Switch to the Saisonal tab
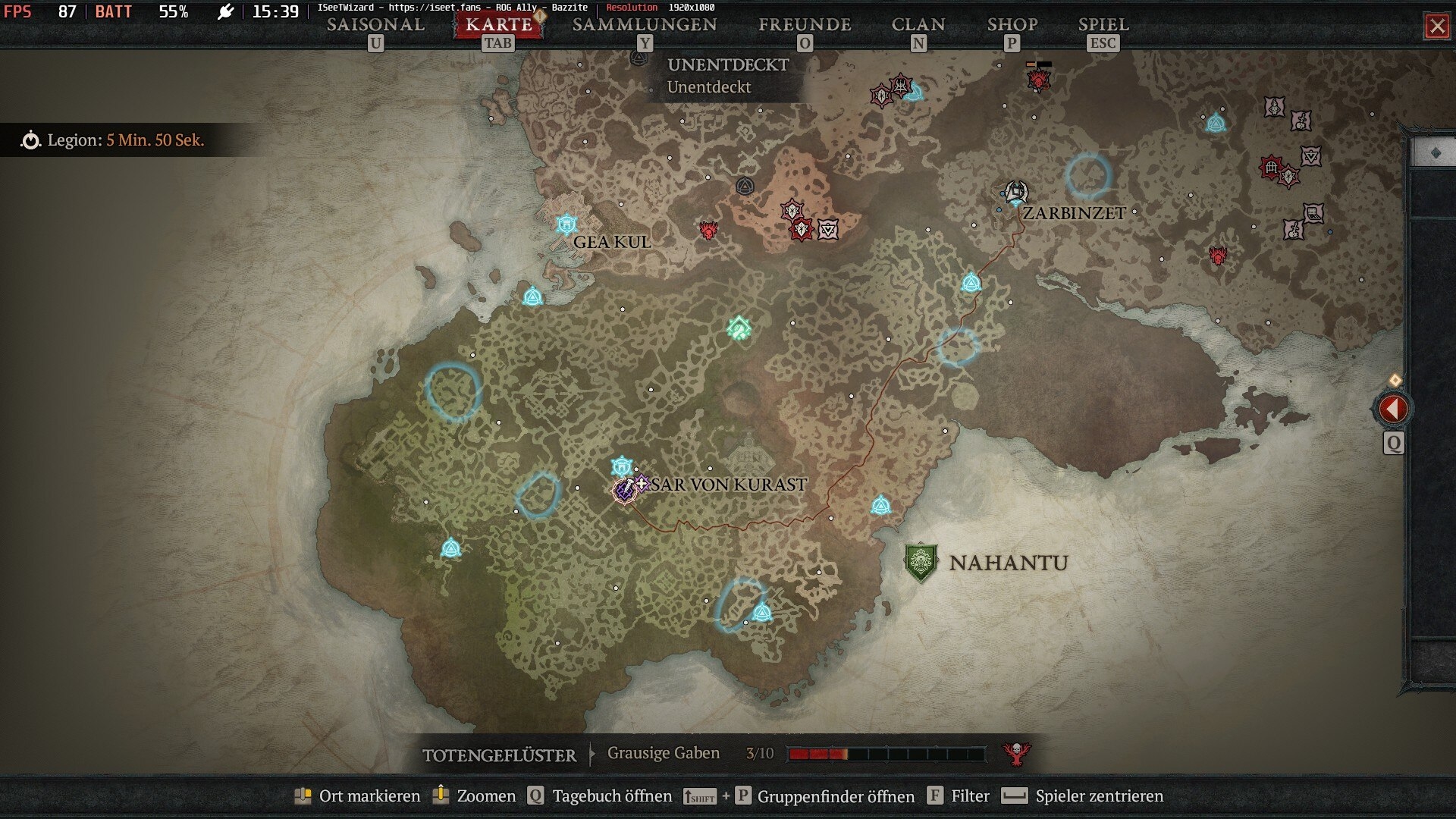 point(375,25)
